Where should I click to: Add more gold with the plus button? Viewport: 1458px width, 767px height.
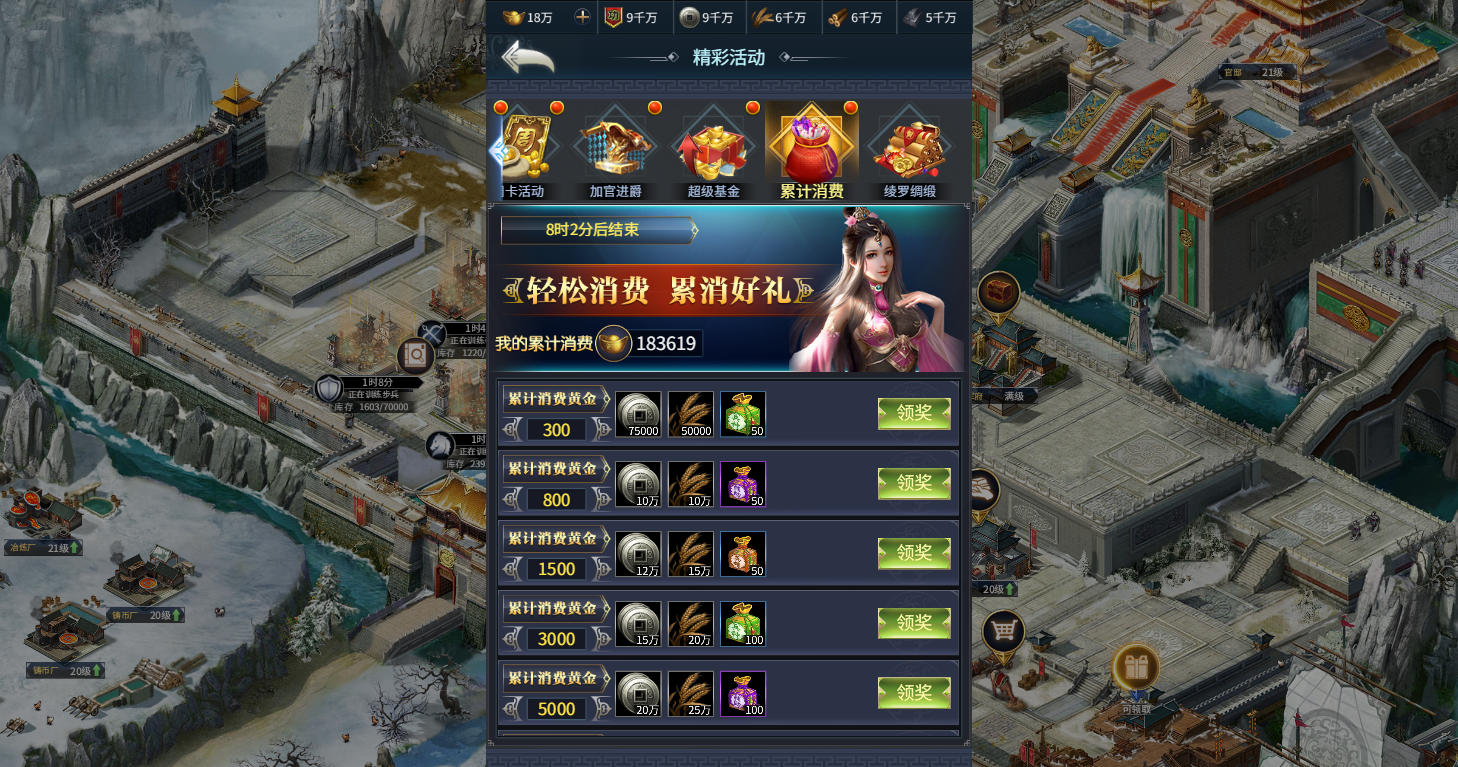582,17
